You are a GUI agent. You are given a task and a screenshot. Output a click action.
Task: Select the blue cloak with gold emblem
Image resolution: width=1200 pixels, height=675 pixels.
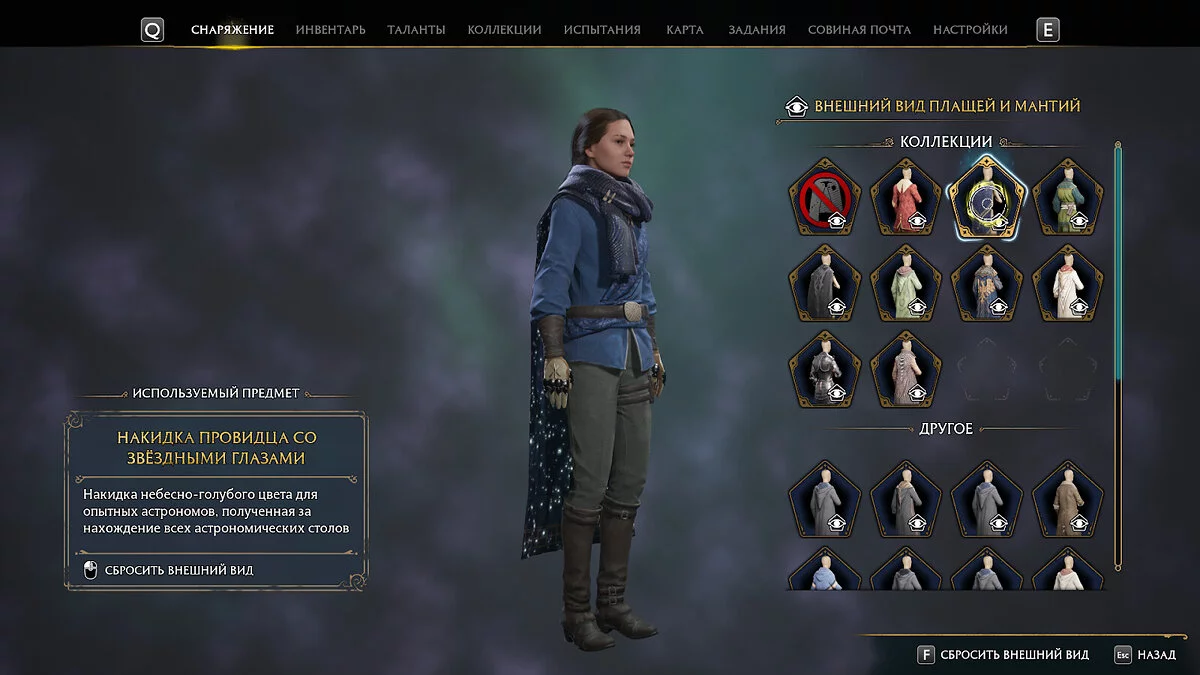(987, 283)
